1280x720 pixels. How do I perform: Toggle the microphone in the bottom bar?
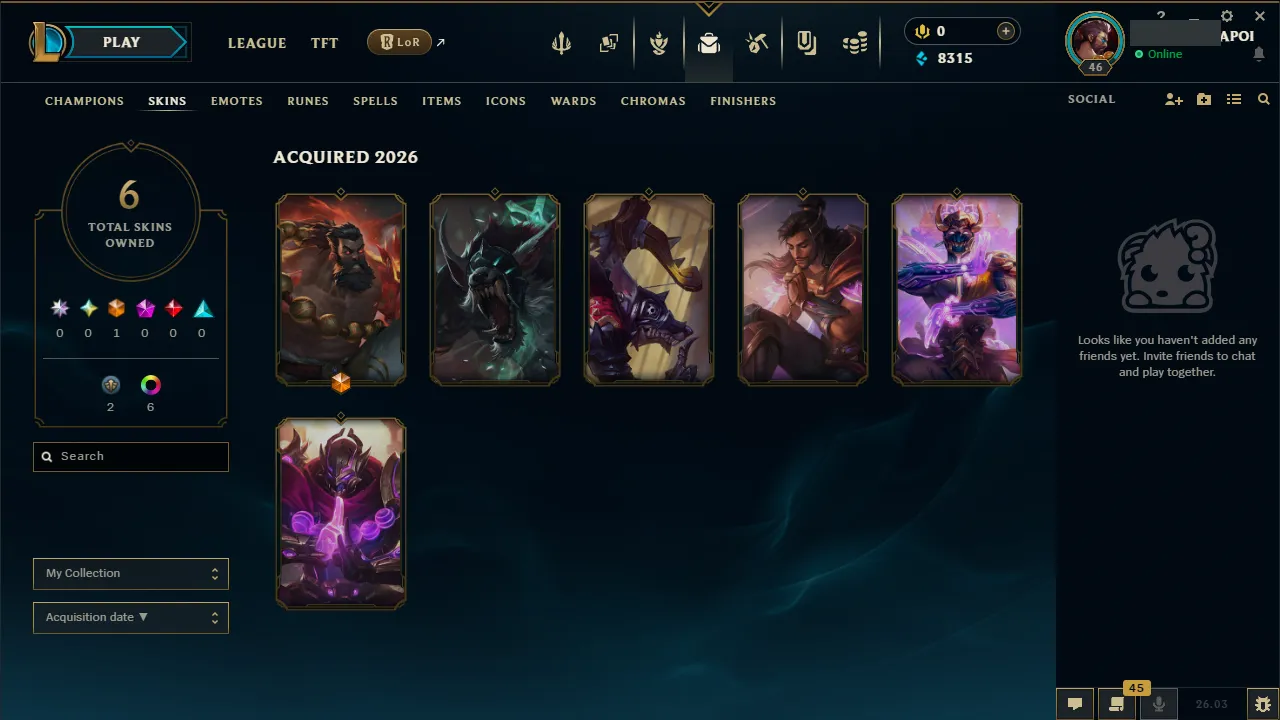click(1158, 703)
